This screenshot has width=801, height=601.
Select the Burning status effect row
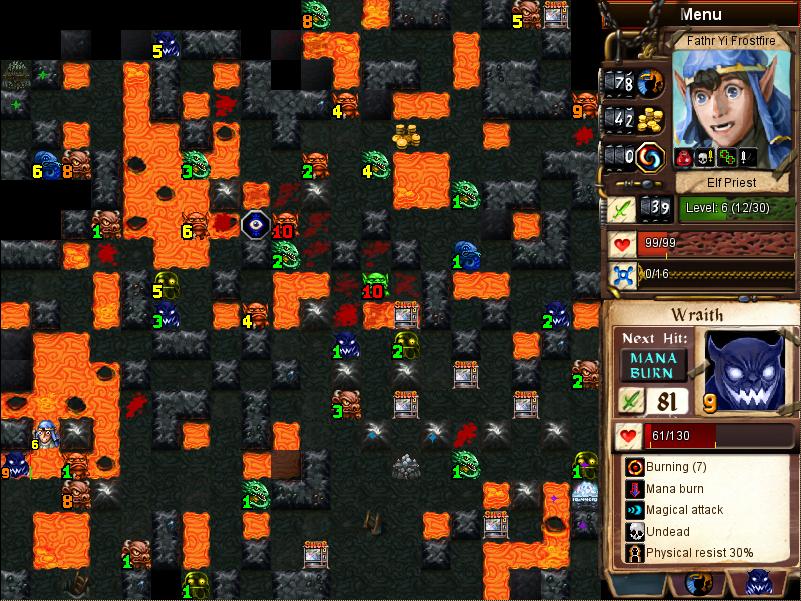coord(700,467)
